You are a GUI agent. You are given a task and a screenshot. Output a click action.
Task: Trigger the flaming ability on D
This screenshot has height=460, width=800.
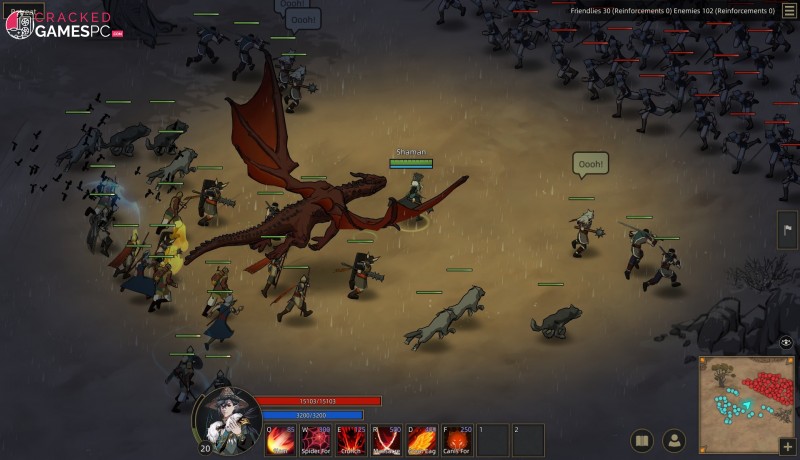pos(422,440)
